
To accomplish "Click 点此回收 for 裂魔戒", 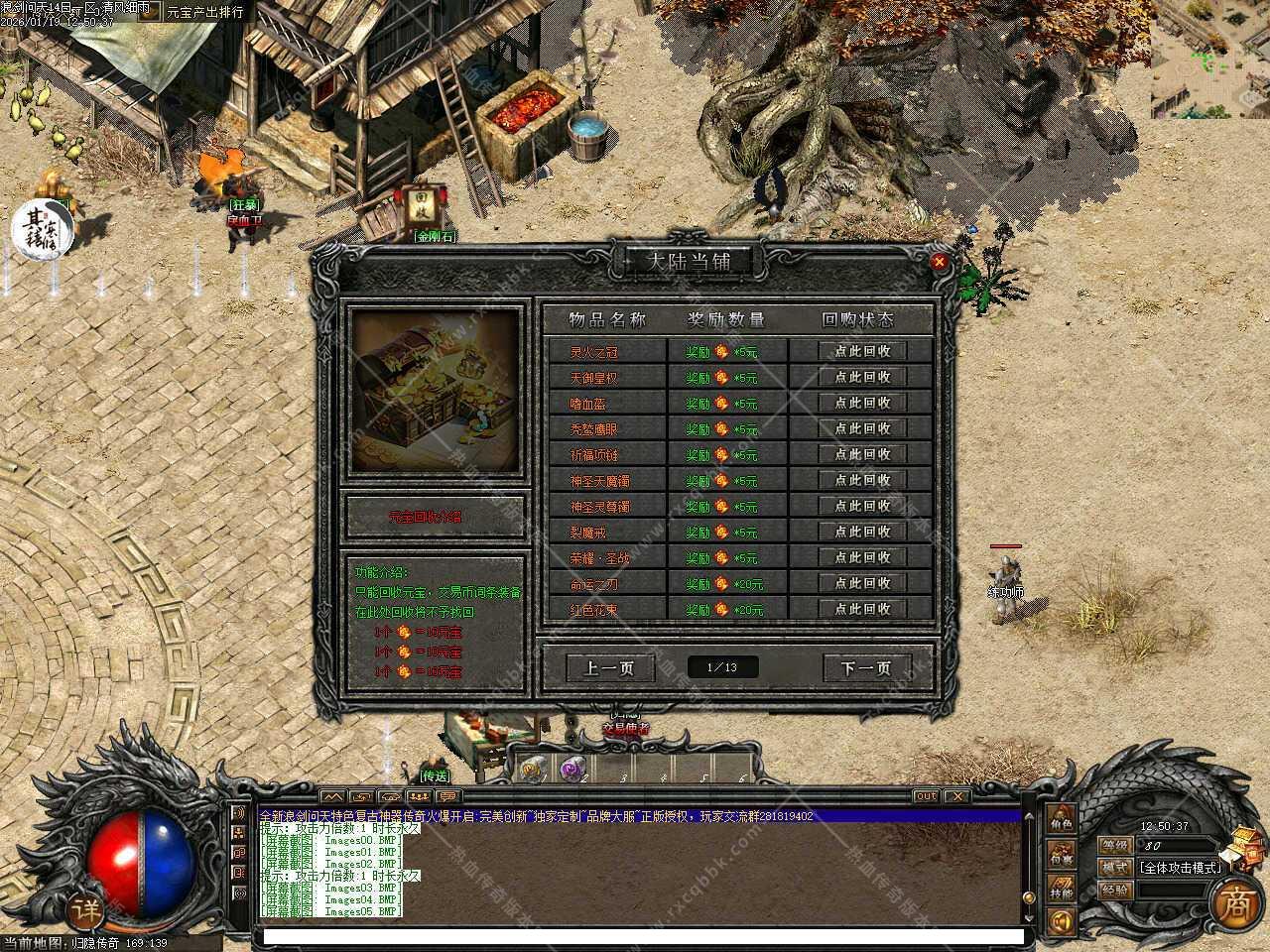I will coord(862,532).
